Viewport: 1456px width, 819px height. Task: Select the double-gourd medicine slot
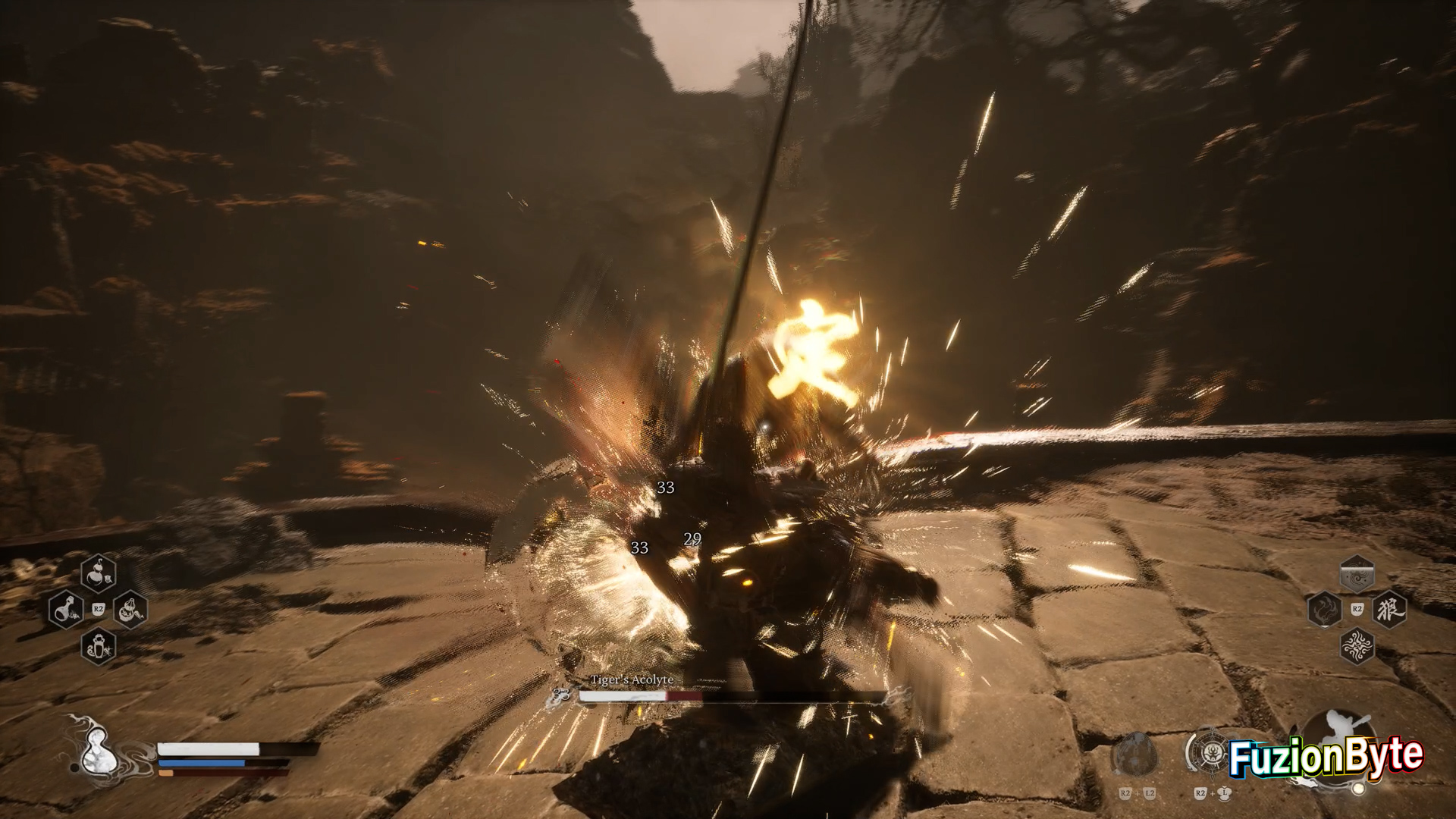[x=130, y=609]
